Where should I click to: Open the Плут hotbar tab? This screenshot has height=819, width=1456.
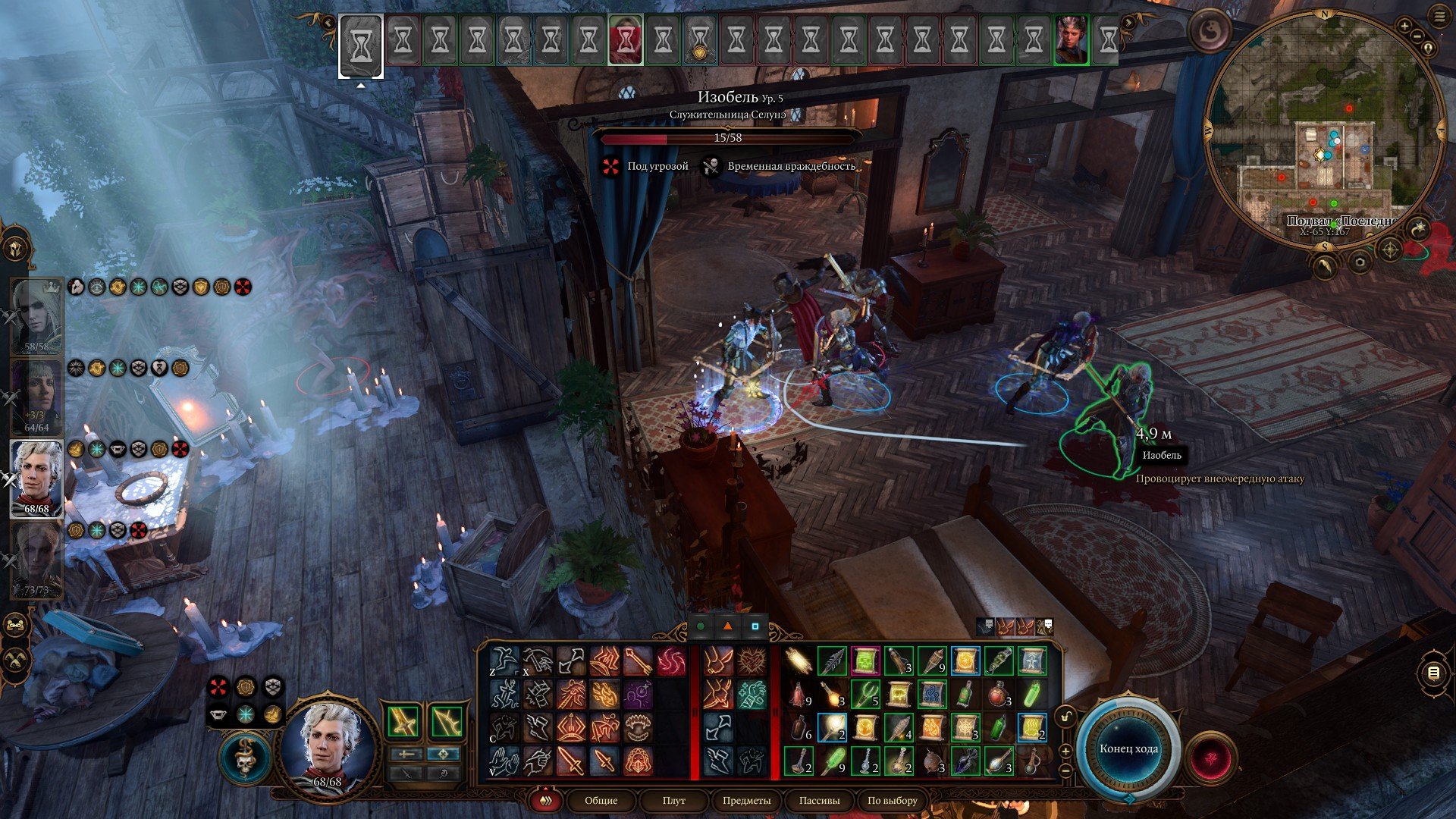tap(673, 800)
